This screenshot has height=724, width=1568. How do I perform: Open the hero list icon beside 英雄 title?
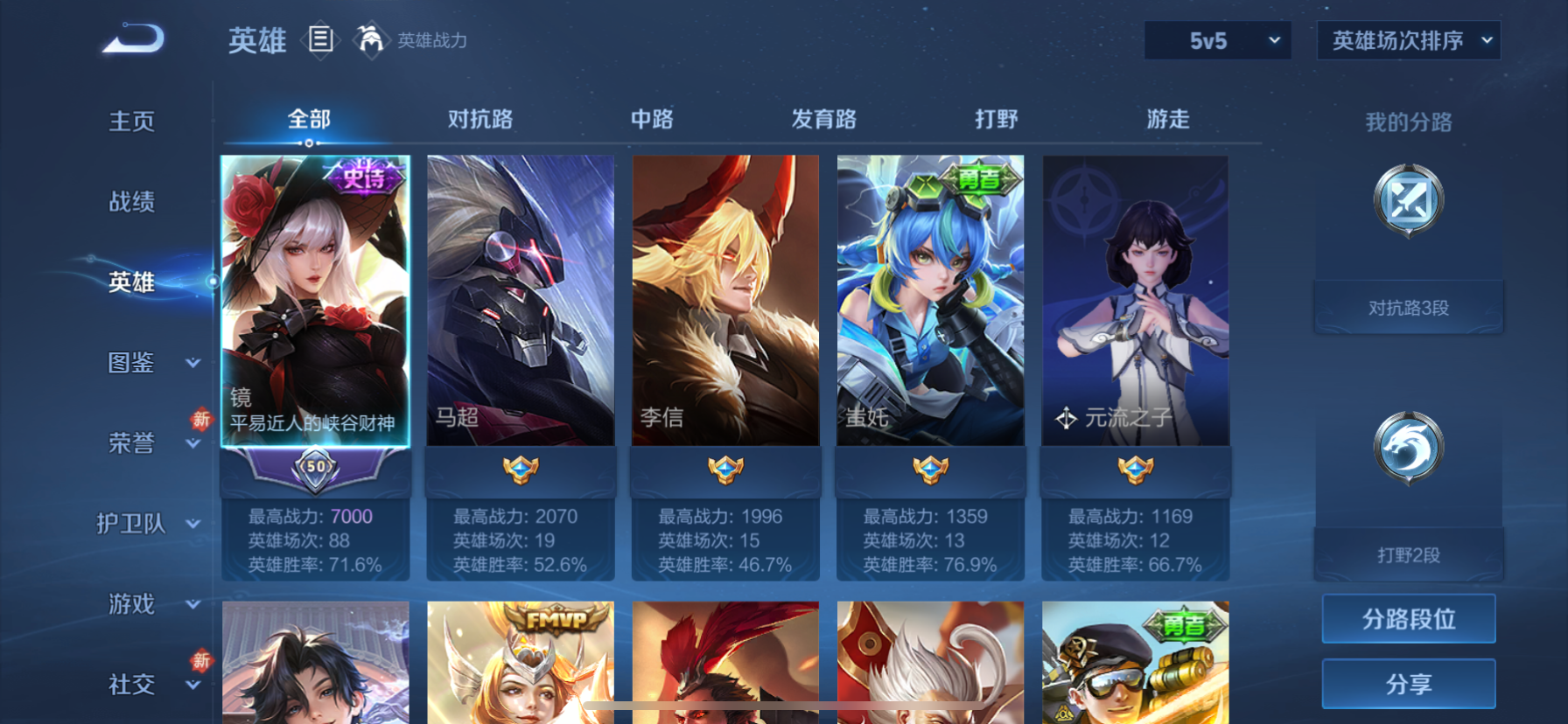coord(322,40)
